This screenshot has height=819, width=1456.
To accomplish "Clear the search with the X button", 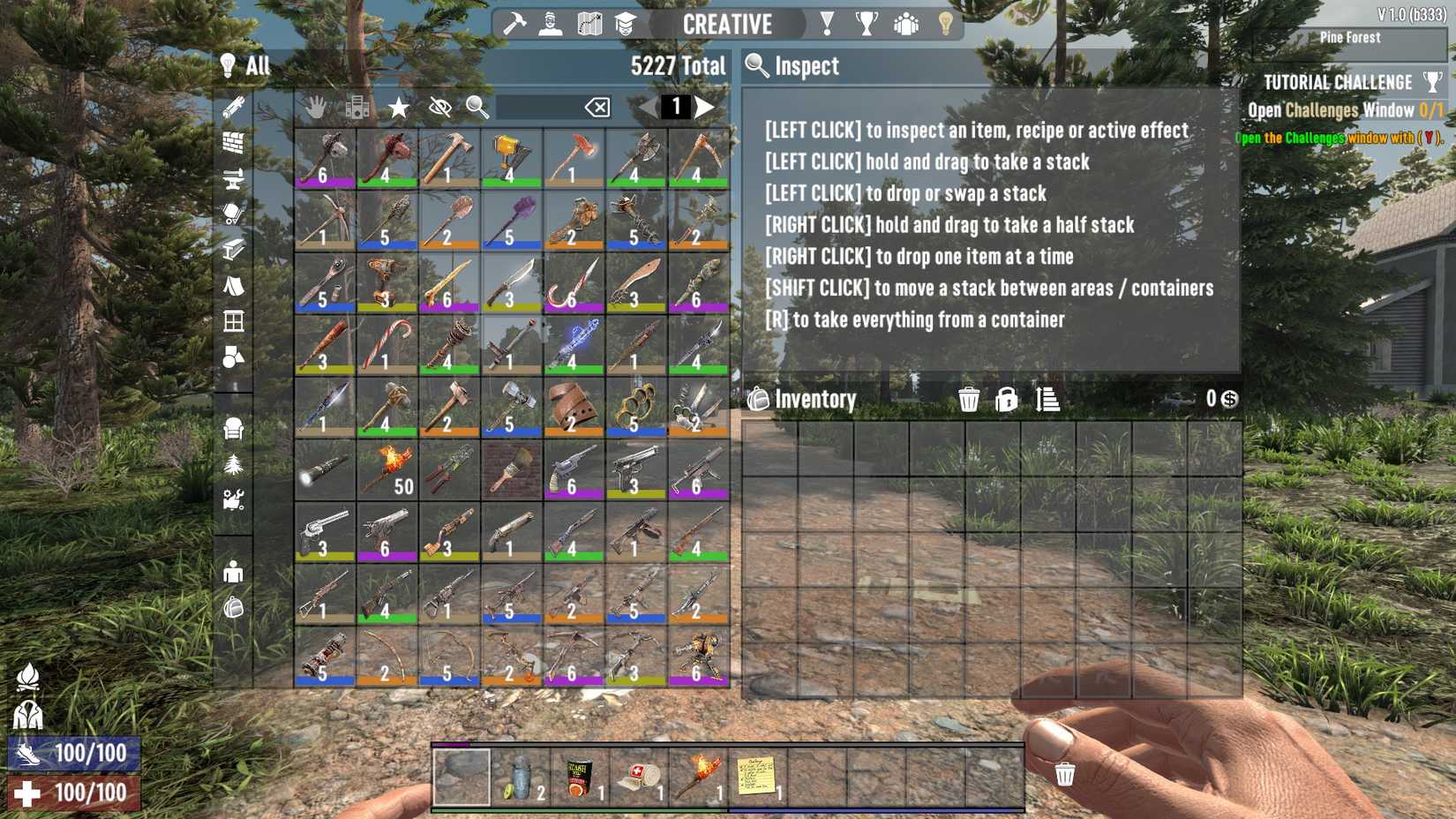I will coord(597,107).
